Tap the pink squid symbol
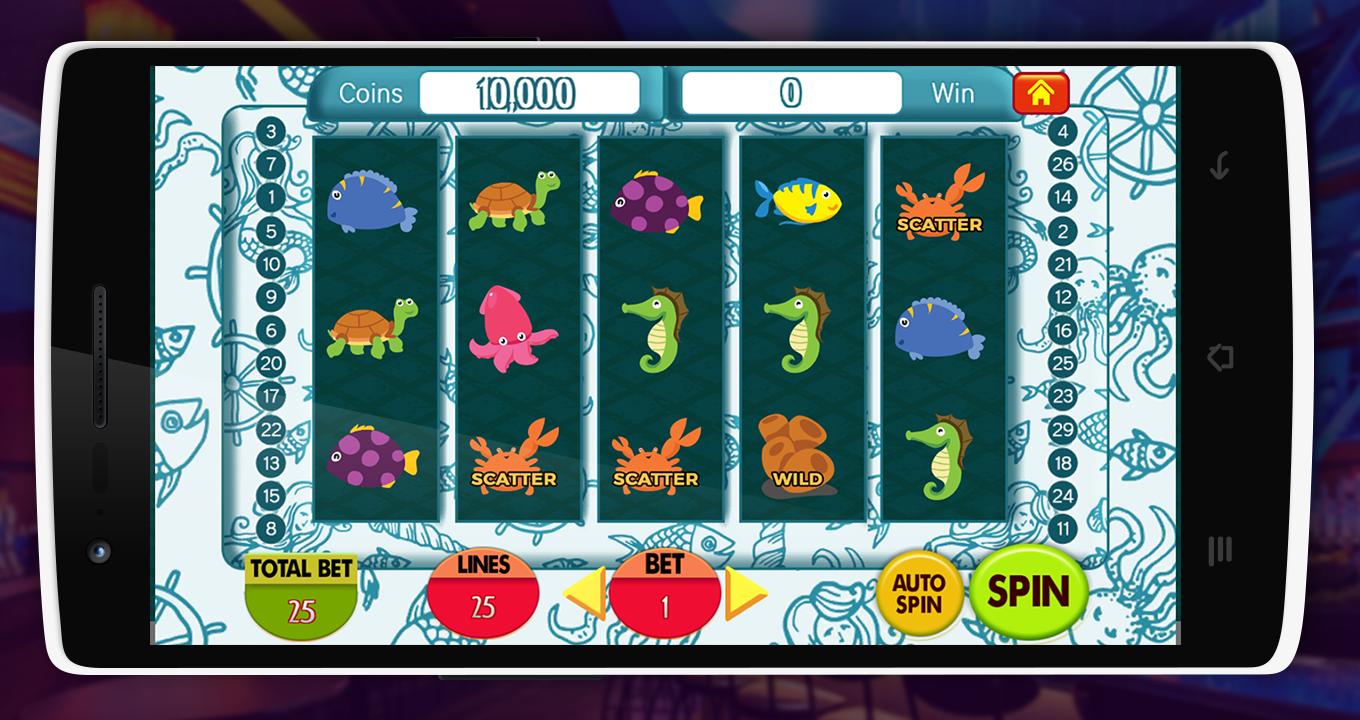Viewport: 1360px width, 720px height. tap(515, 325)
